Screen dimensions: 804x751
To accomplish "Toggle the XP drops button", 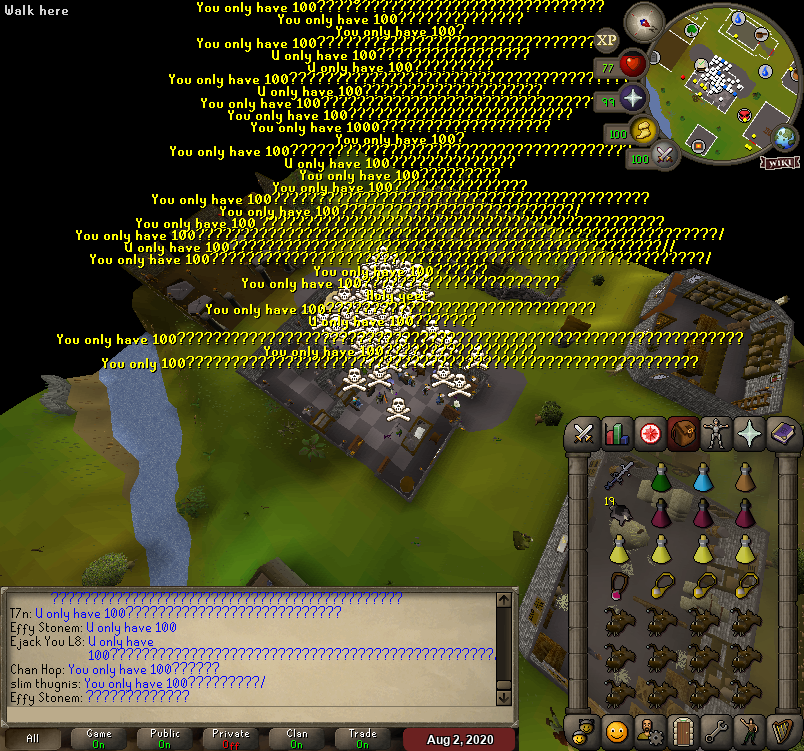I will pos(606,41).
